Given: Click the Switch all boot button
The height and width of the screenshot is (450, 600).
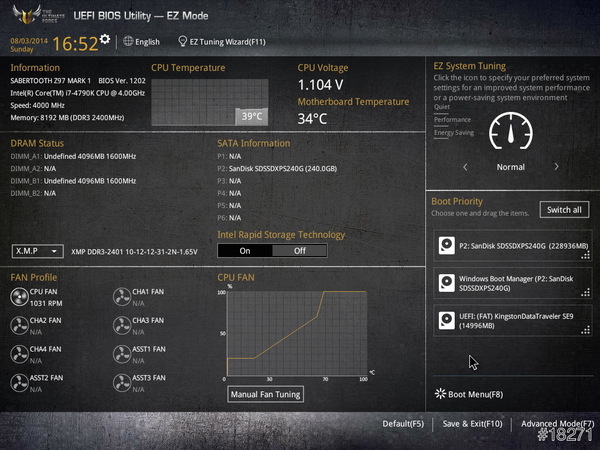Looking at the screenshot, I should coord(564,210).
